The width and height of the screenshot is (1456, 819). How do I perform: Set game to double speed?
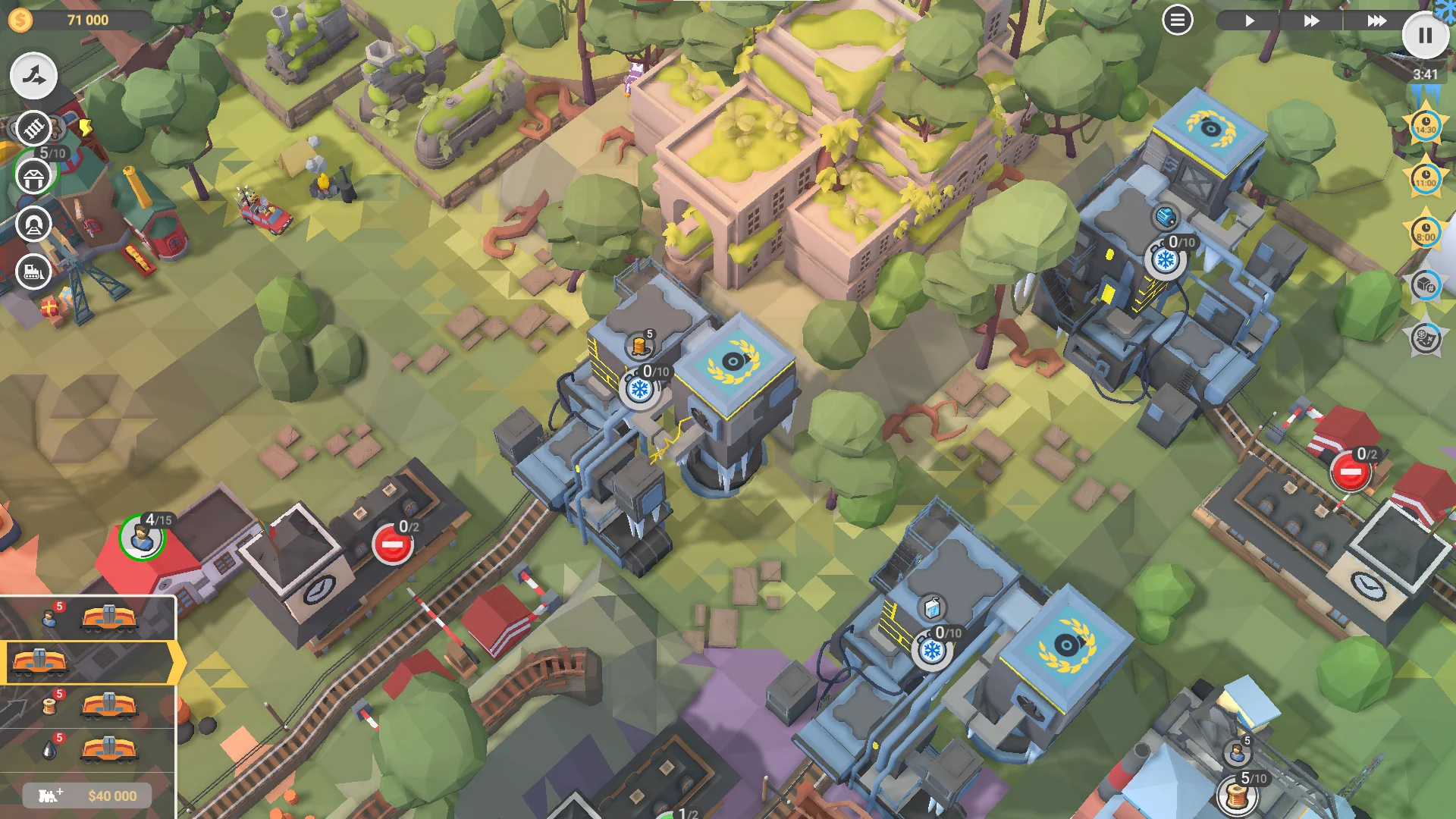[1312, 20]
